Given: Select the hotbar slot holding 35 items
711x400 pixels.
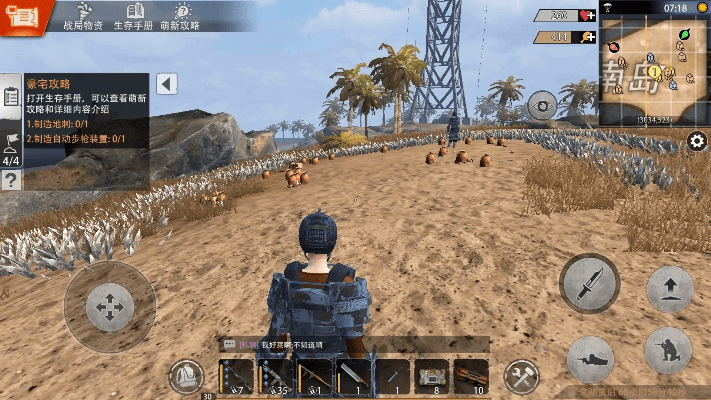Looking at the screenshot, I should 275,377.
